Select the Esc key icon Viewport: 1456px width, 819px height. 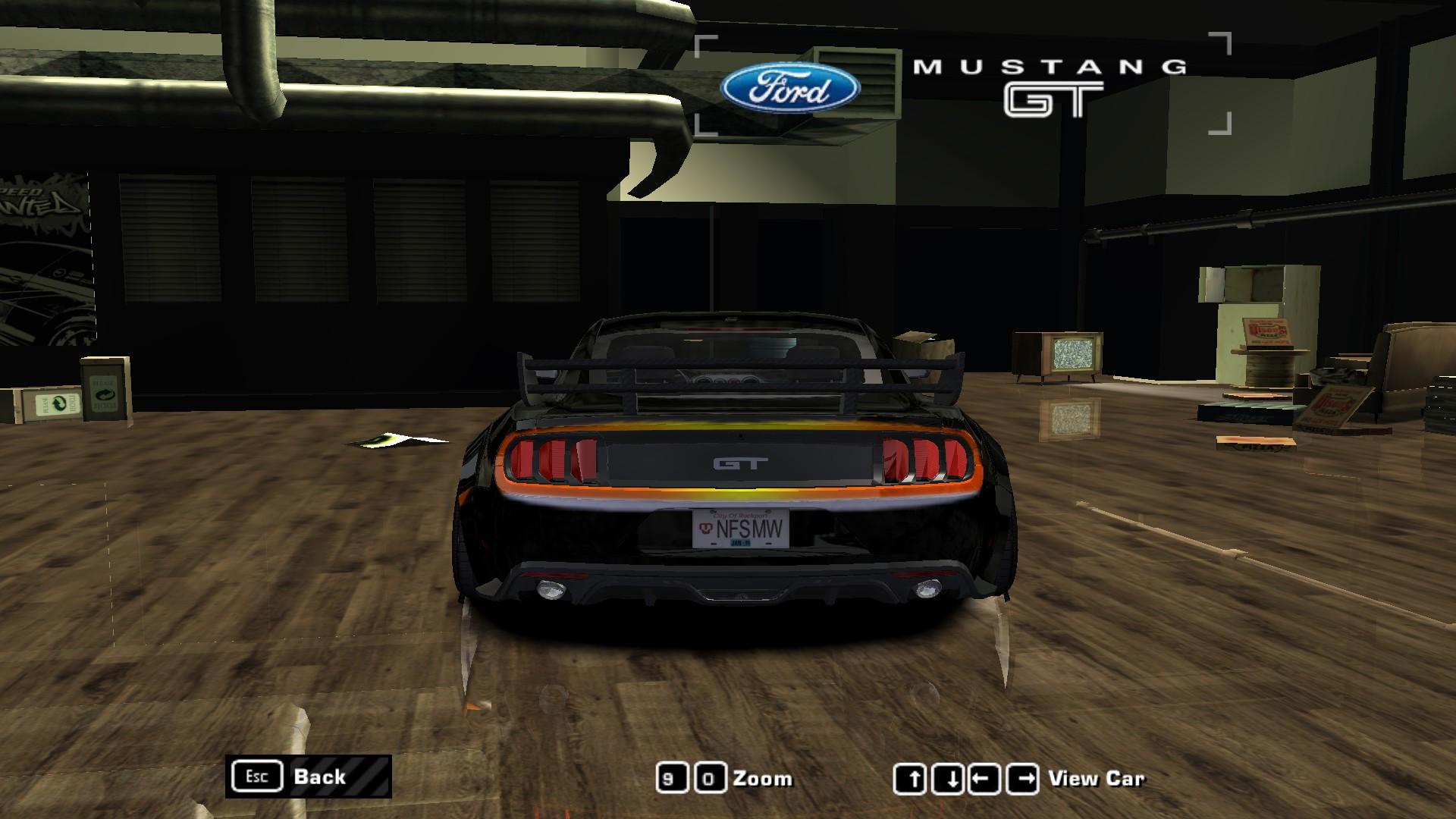(x=259, y=777)
